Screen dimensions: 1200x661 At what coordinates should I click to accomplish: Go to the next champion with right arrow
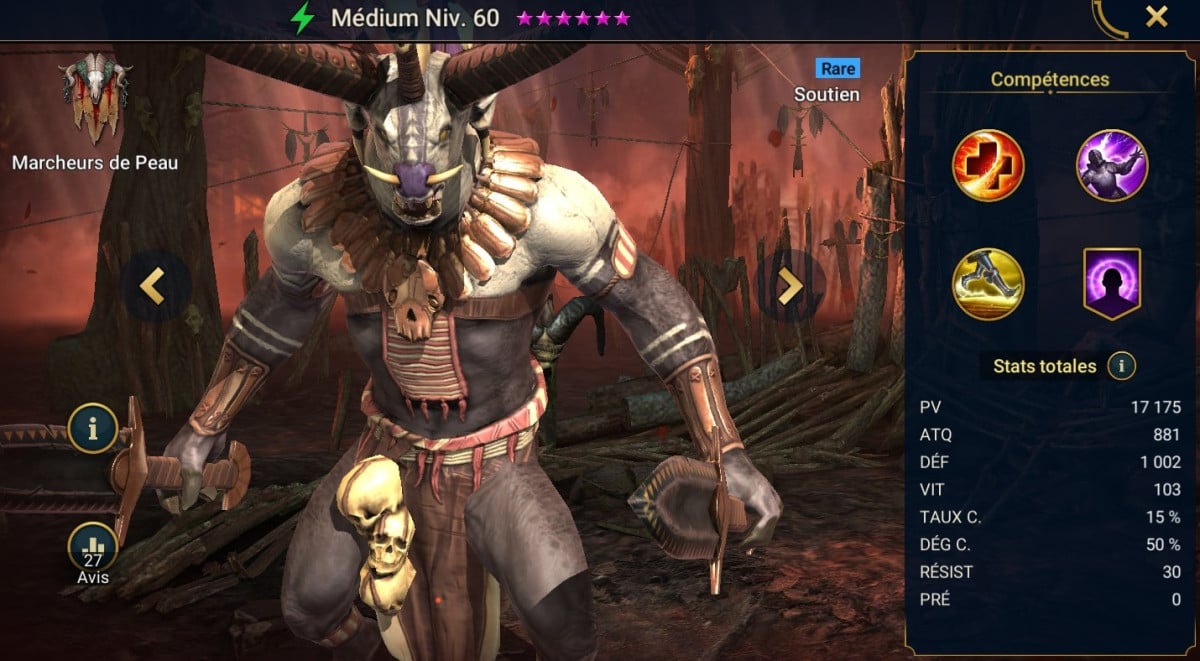click(790, 286)
